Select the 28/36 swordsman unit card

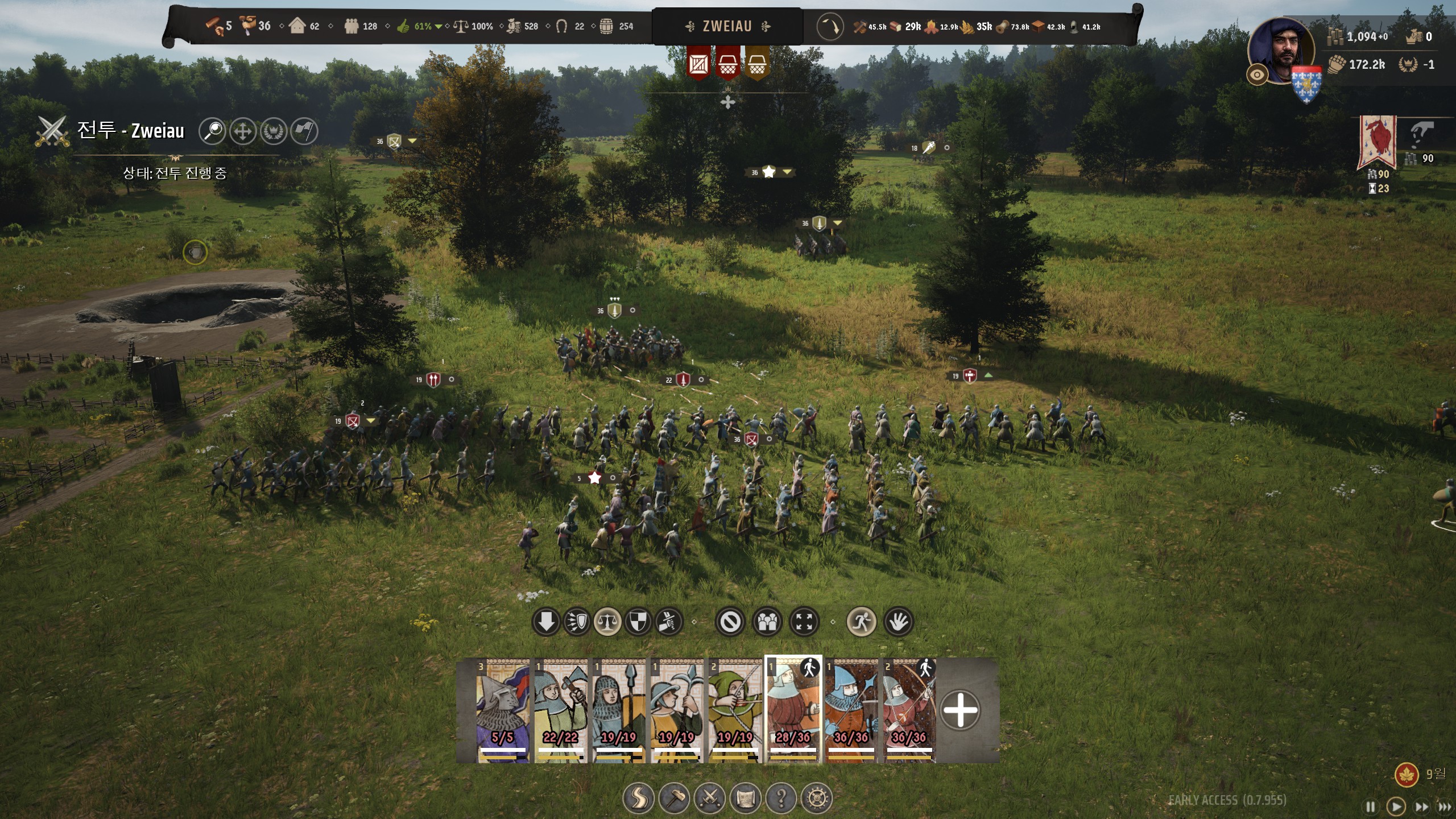tap(793, 710)
